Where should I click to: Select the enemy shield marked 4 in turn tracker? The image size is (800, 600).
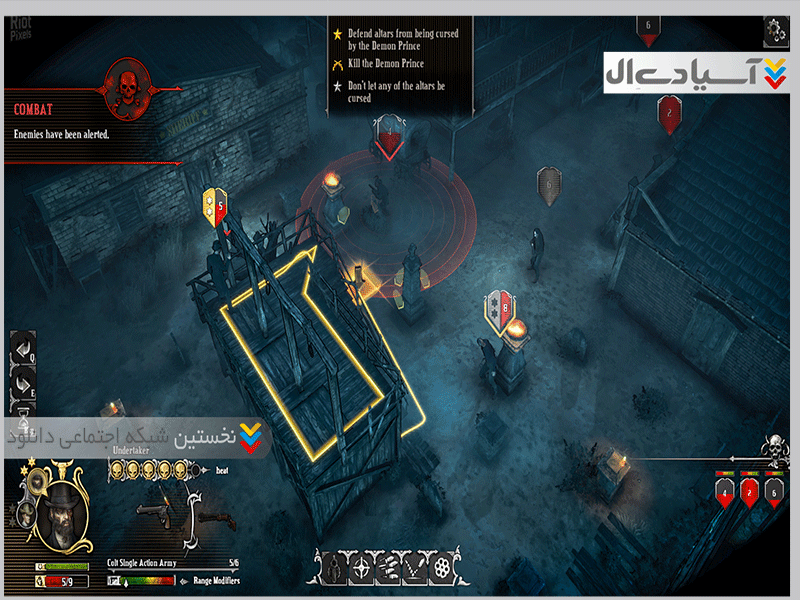[724, 492]
